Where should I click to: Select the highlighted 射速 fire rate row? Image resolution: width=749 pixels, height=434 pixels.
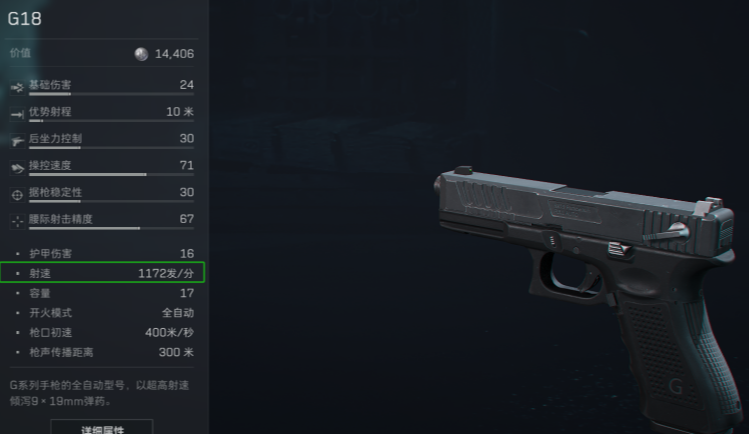pyautogui.click(x=103, y=272)
